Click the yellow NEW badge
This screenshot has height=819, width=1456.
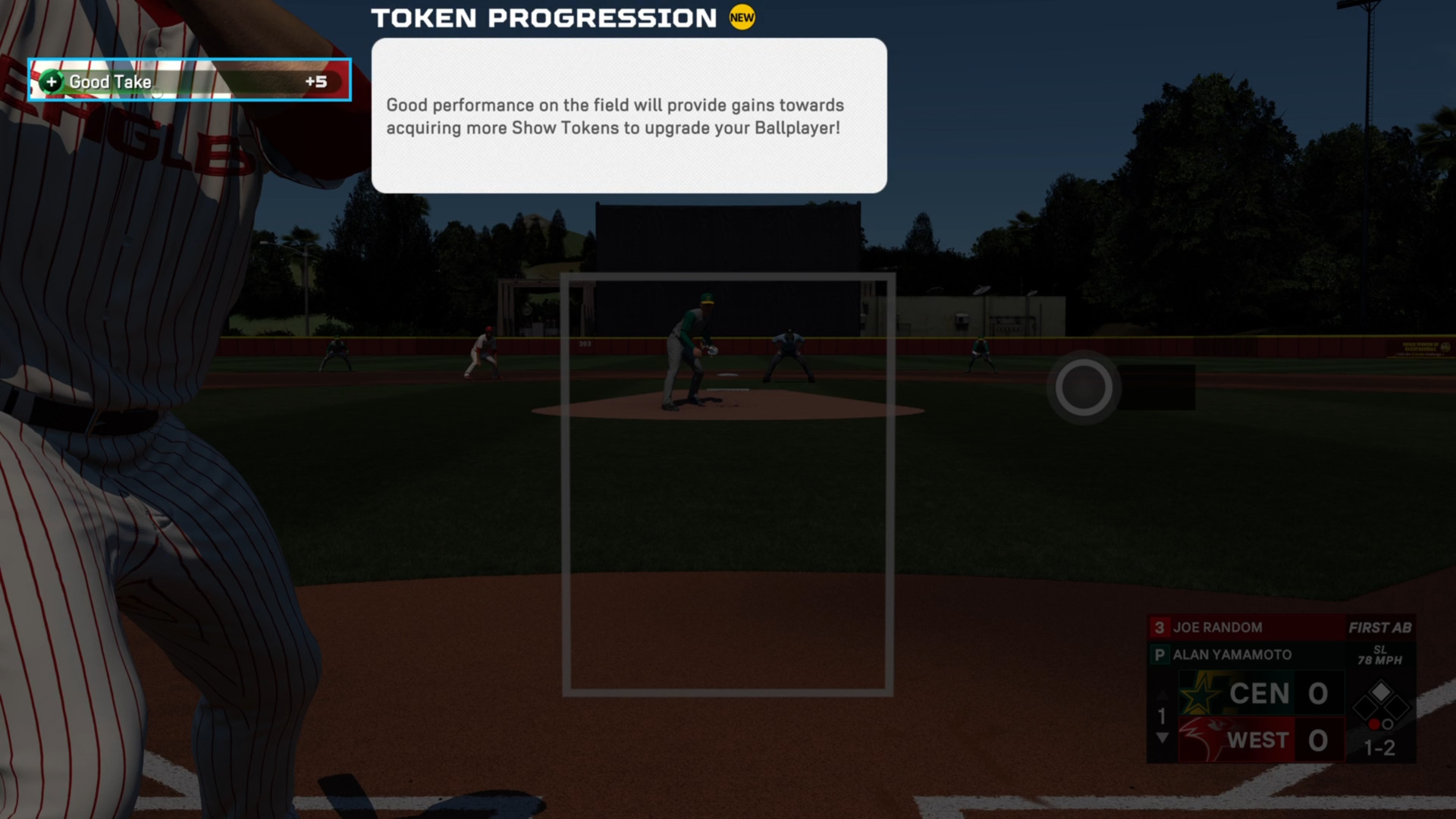click(x=742, y=17)
